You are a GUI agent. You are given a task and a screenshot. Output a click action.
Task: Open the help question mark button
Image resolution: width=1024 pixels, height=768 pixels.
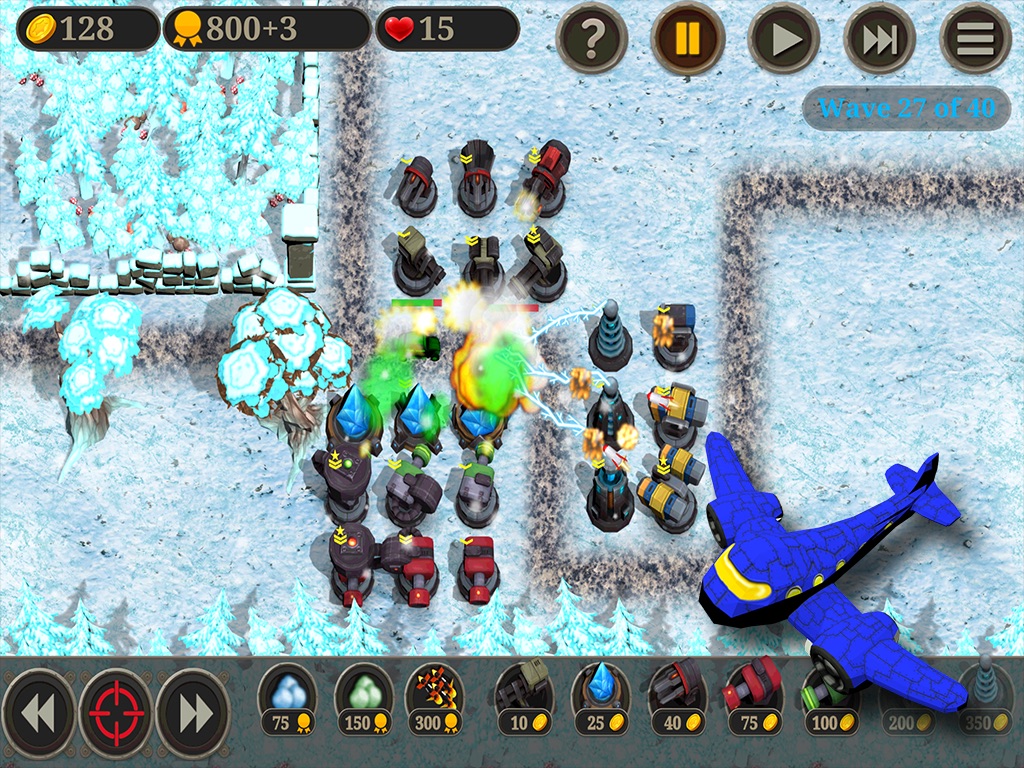click(592, 38)
